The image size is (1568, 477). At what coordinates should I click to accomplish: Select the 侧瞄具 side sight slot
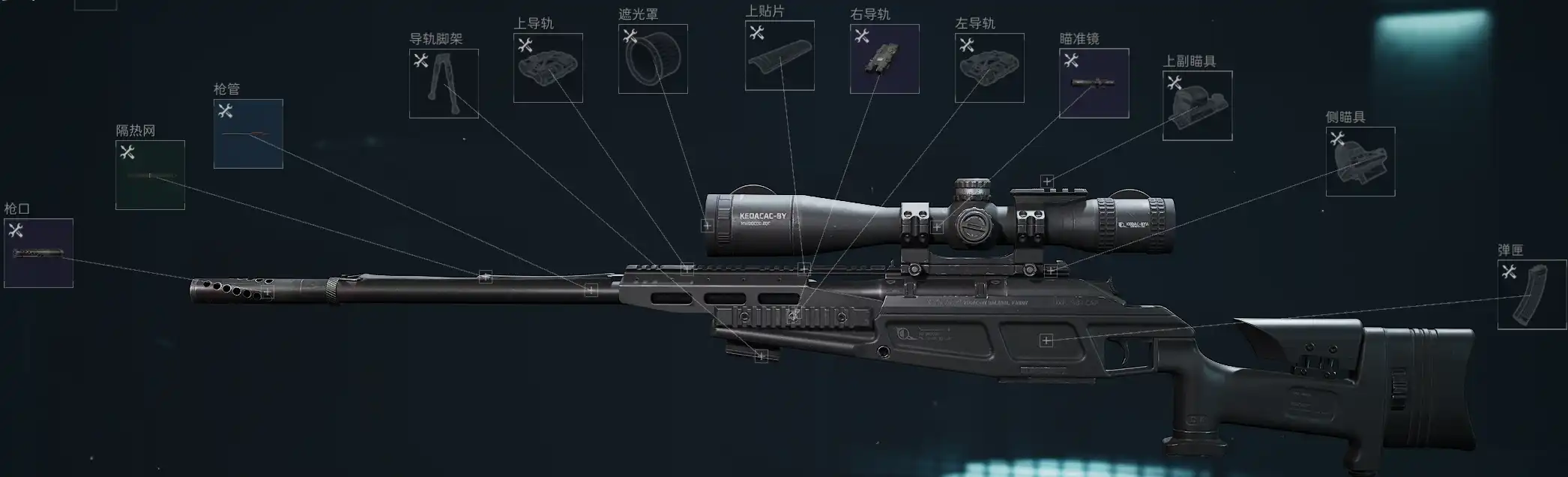[x=1360, y=161]
